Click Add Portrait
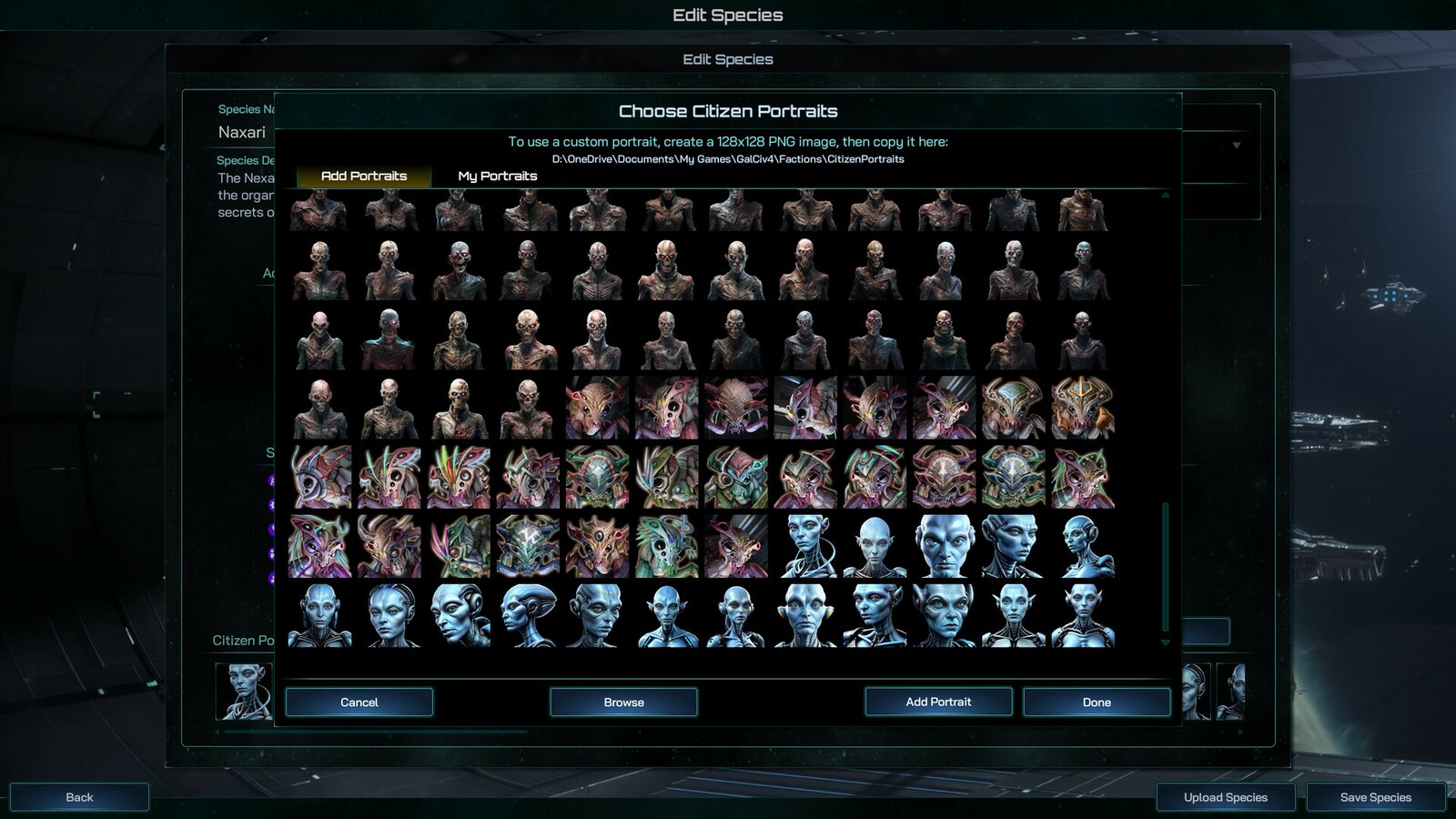The width and height of the screenshot is (1456, 819). (x=938, y=702)
